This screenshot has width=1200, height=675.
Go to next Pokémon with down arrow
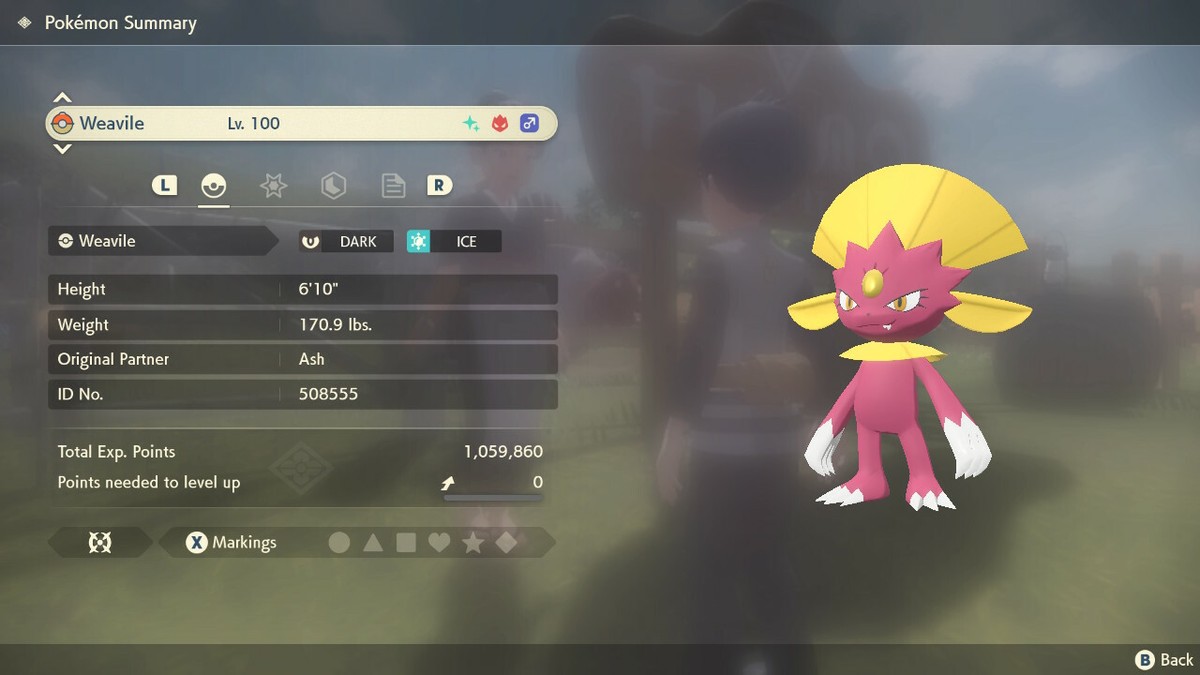62,149
